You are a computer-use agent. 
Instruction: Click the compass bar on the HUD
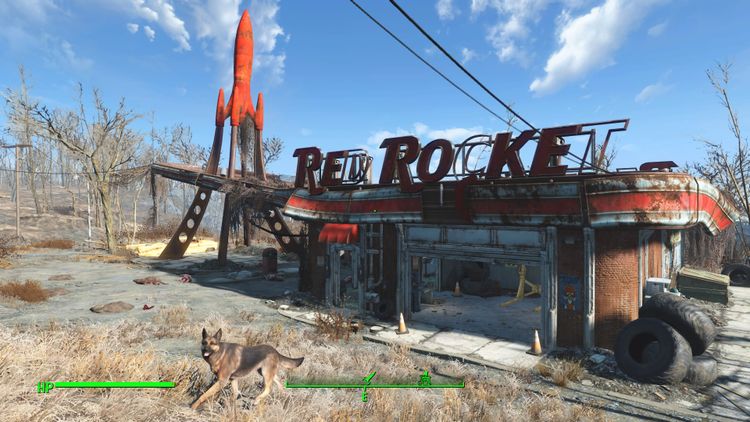375,385
